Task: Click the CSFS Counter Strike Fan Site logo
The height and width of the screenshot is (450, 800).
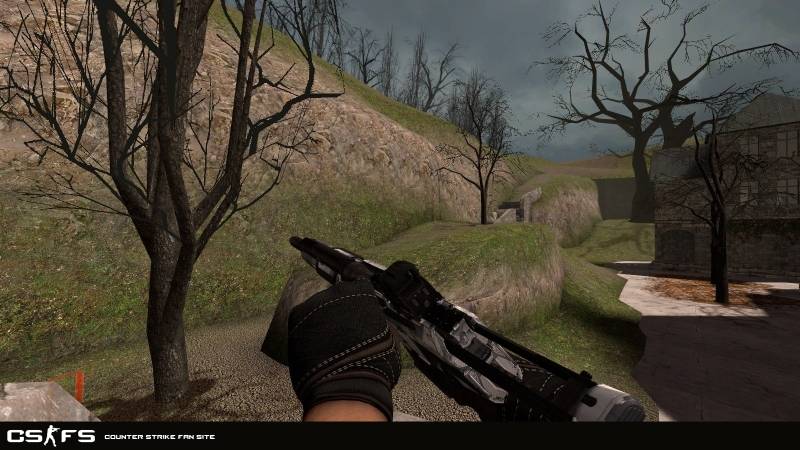Action: click(x=51, y=436)
